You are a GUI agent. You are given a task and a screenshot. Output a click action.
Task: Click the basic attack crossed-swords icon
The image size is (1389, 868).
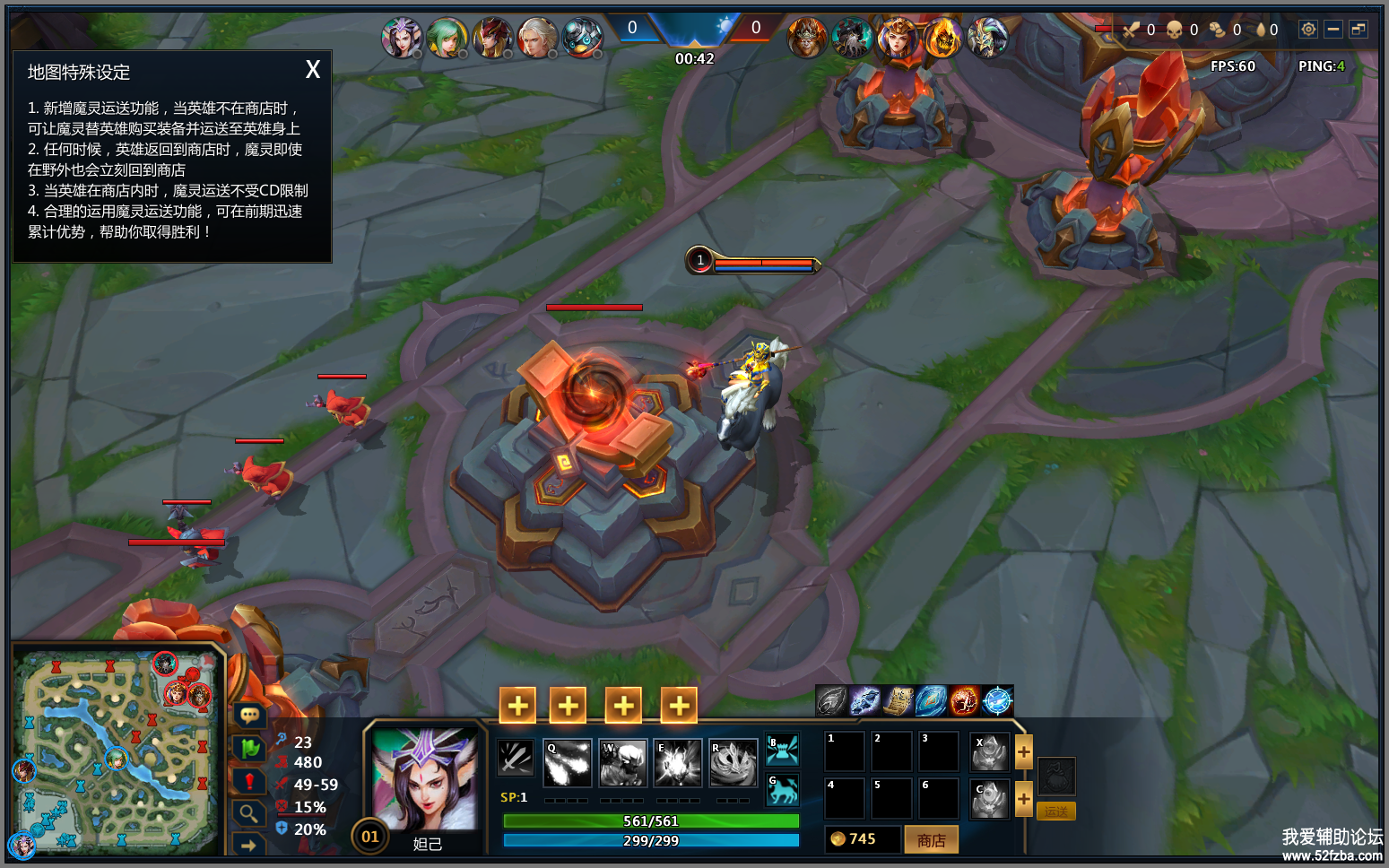[x=516, y=758]
